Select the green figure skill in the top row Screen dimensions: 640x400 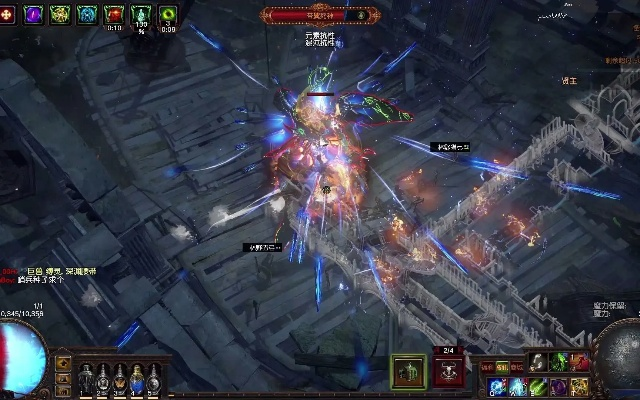(558, 362)
